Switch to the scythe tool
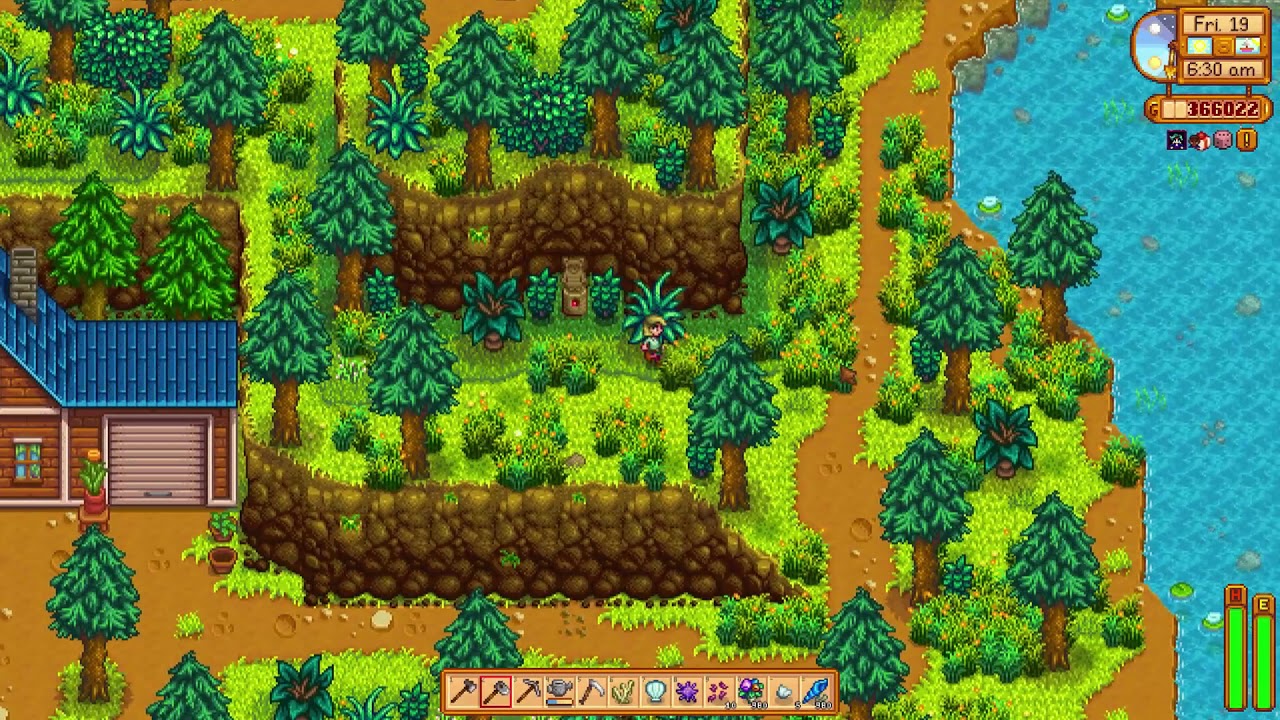This screenshot has height=720, width=1280. (592, 691)
